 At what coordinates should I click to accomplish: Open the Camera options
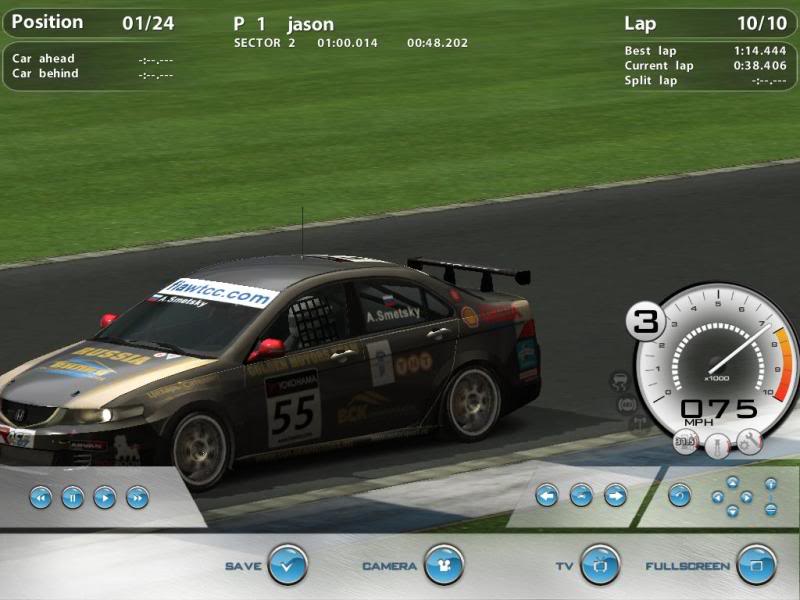(444, 565)
